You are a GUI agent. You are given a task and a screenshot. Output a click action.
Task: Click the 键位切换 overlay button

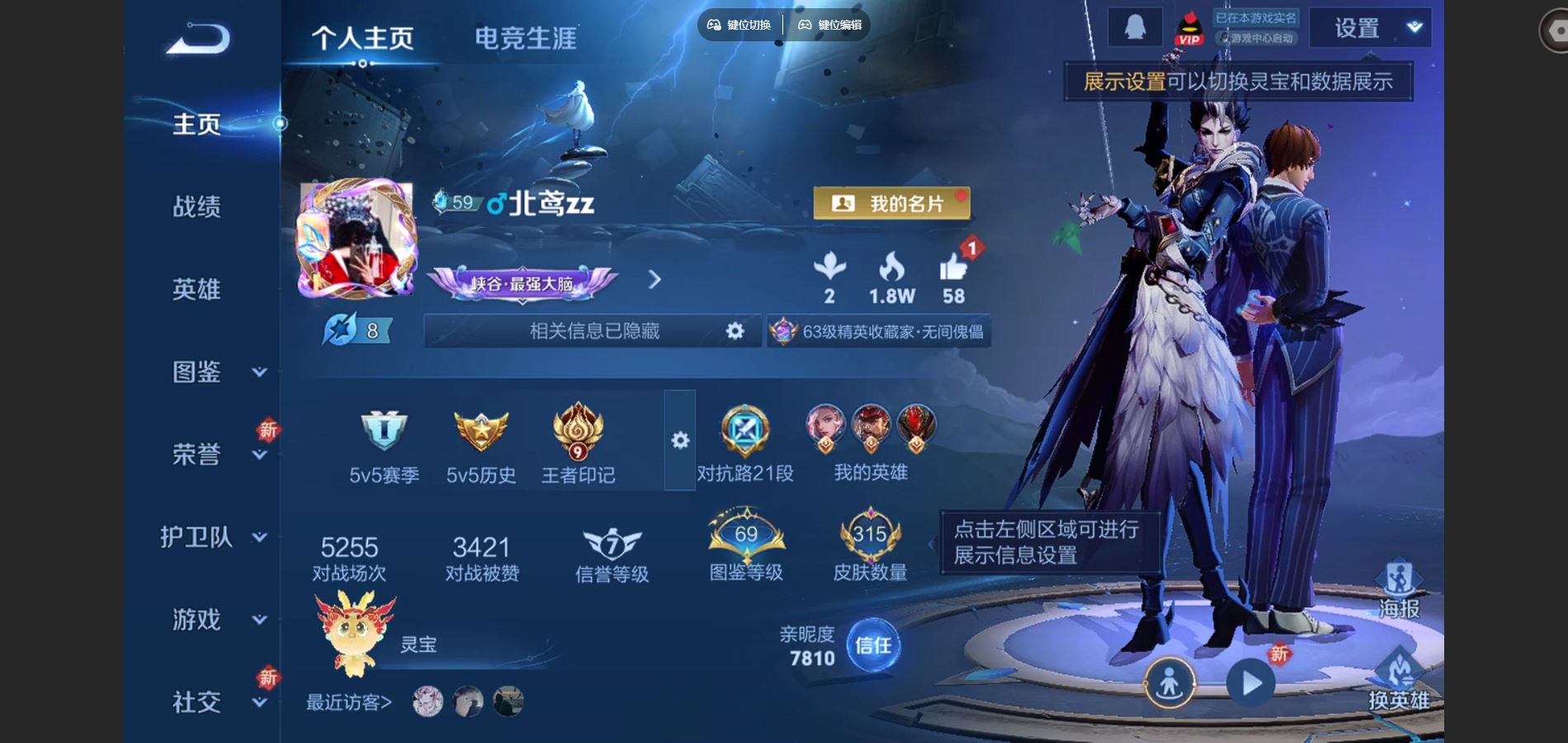click(x=739, y=25)
